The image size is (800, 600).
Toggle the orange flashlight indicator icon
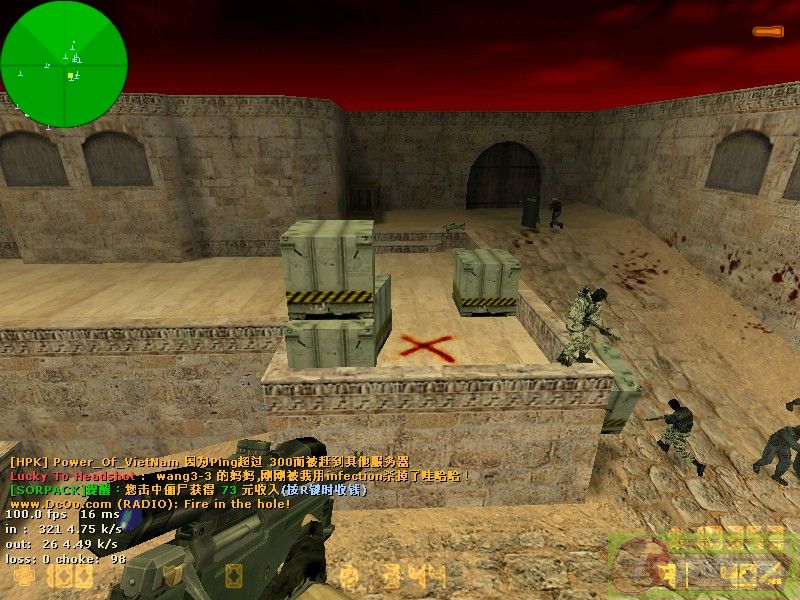click(x=768, y=32)
